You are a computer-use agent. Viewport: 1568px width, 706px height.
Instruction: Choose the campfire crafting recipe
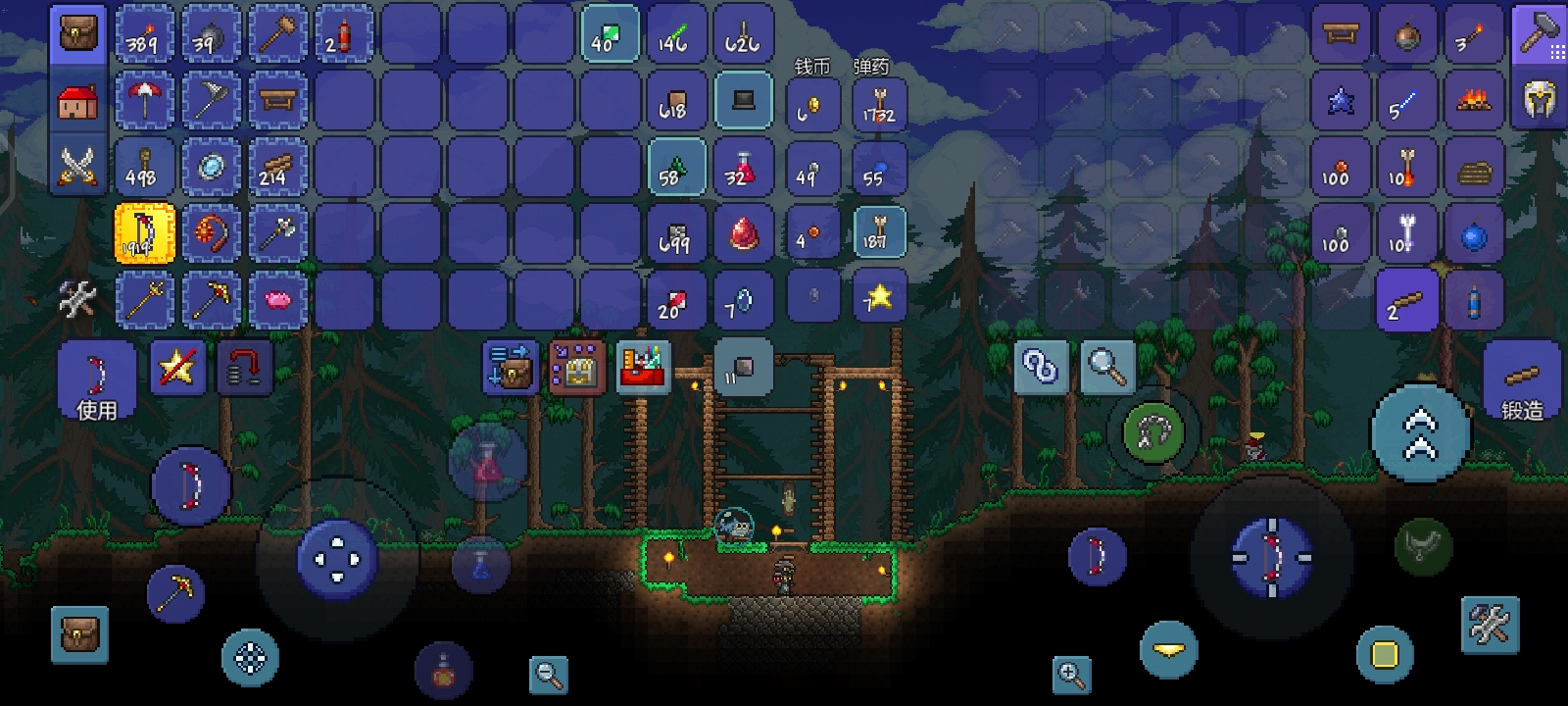point(1473,101)
